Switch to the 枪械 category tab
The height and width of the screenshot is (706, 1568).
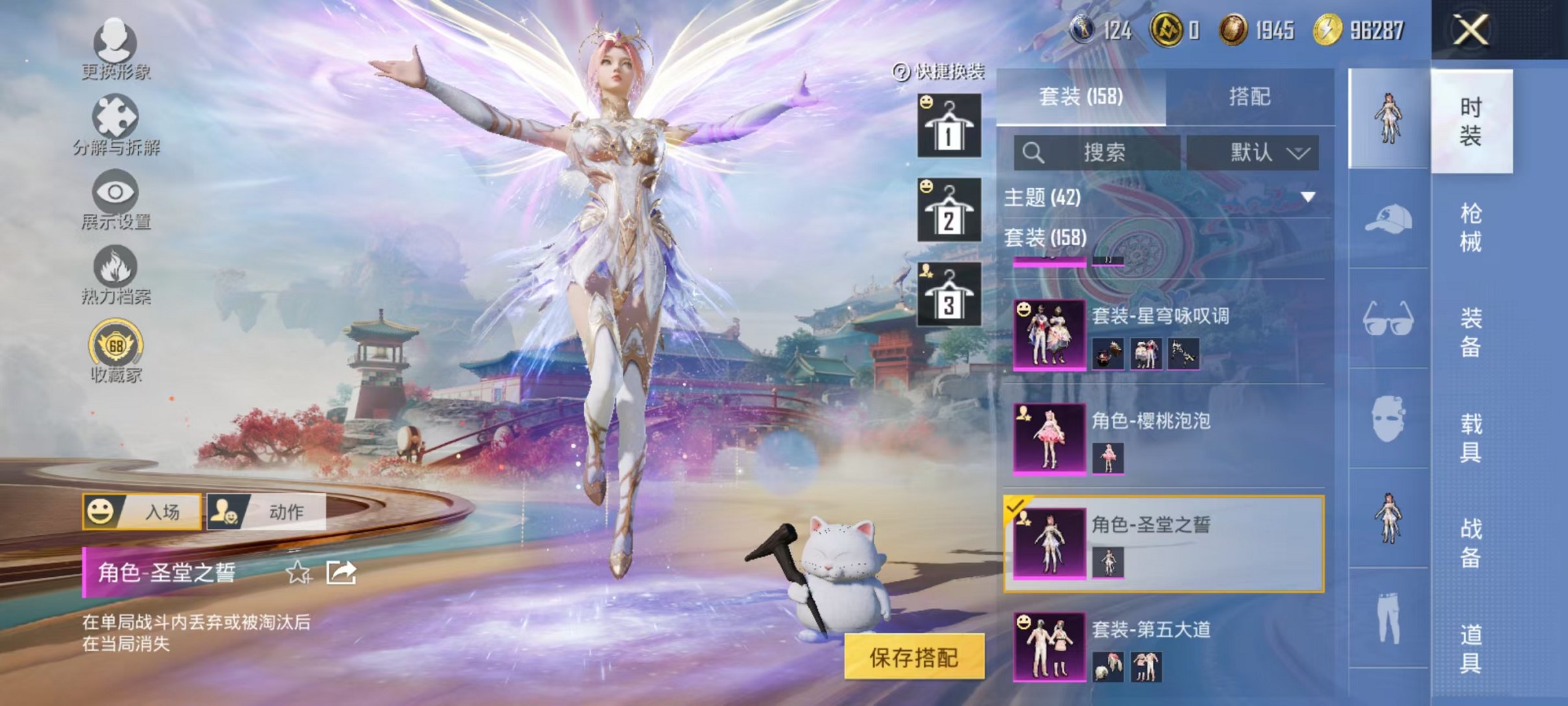1473,227
